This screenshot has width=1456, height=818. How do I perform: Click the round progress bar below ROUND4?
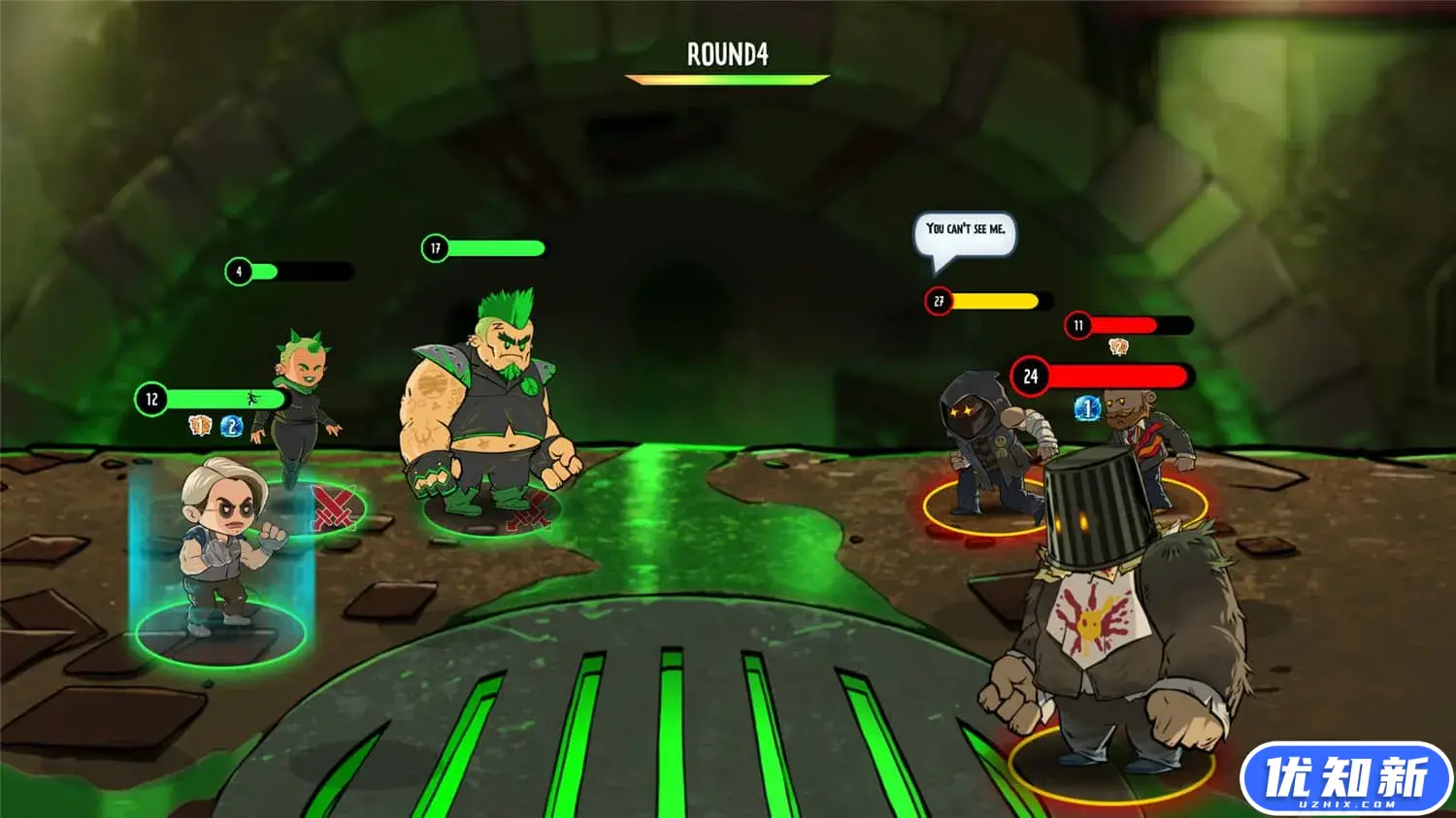[x=727, y=80]
